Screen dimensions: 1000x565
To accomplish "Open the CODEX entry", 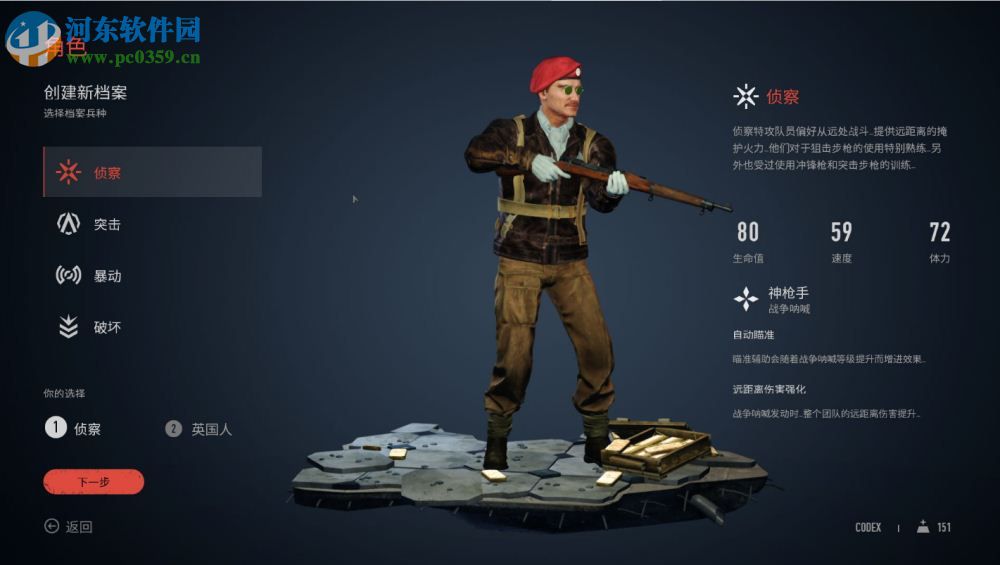I will 868,527.
